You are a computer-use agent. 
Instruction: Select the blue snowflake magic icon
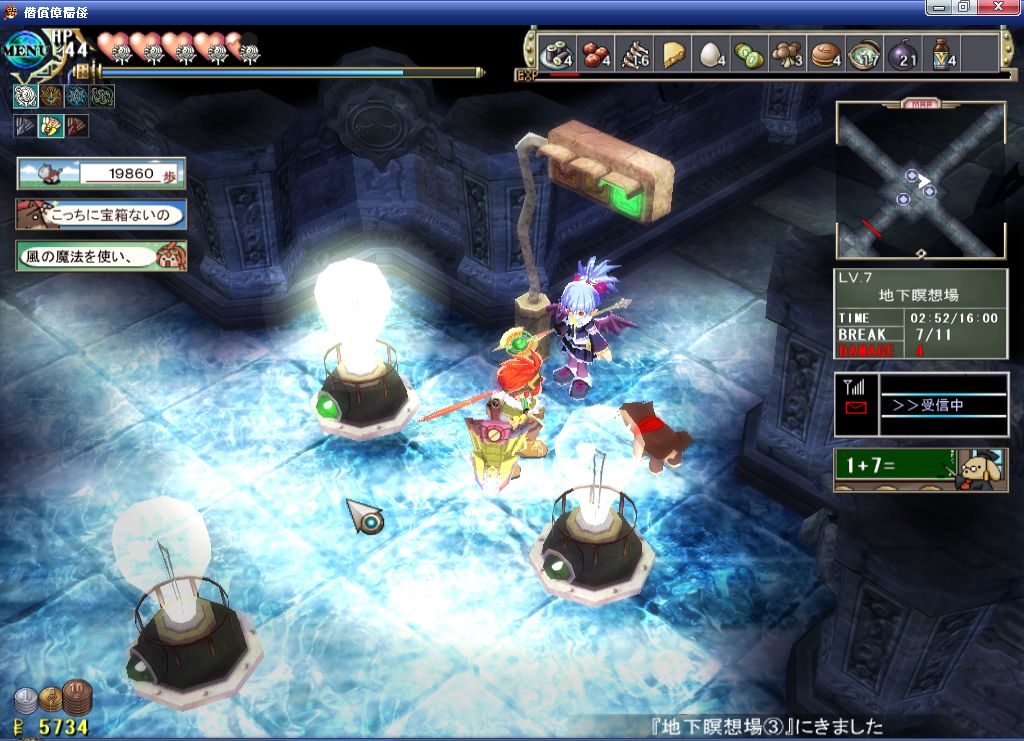[76, 96]
